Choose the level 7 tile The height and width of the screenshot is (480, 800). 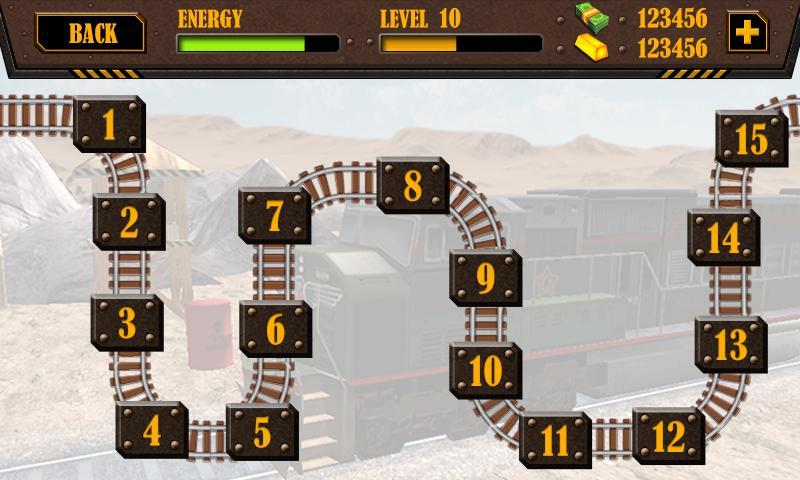(275, 215)
